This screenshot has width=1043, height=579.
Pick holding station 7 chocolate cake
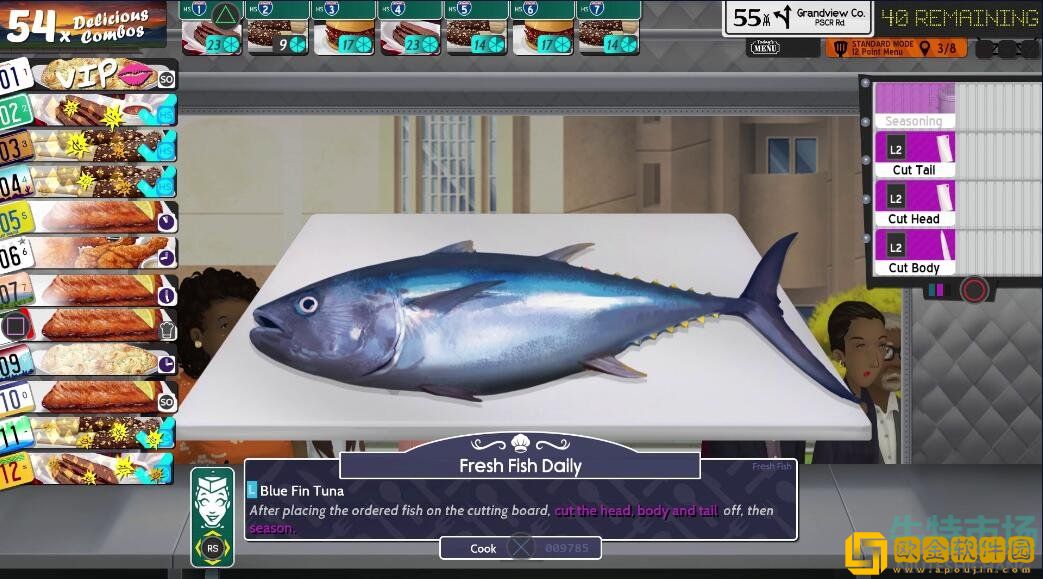(607, 35)
